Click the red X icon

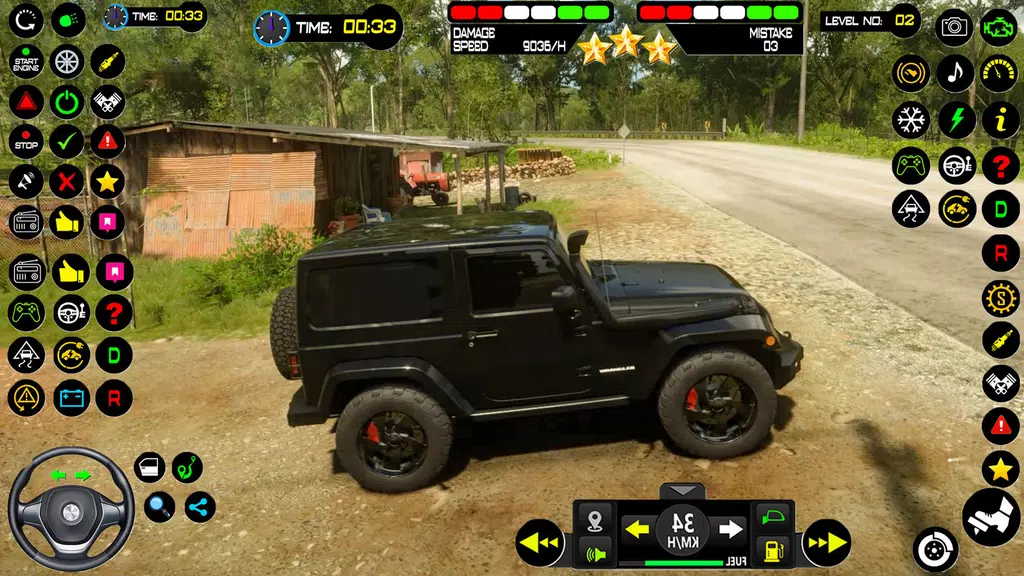(67, 181)
